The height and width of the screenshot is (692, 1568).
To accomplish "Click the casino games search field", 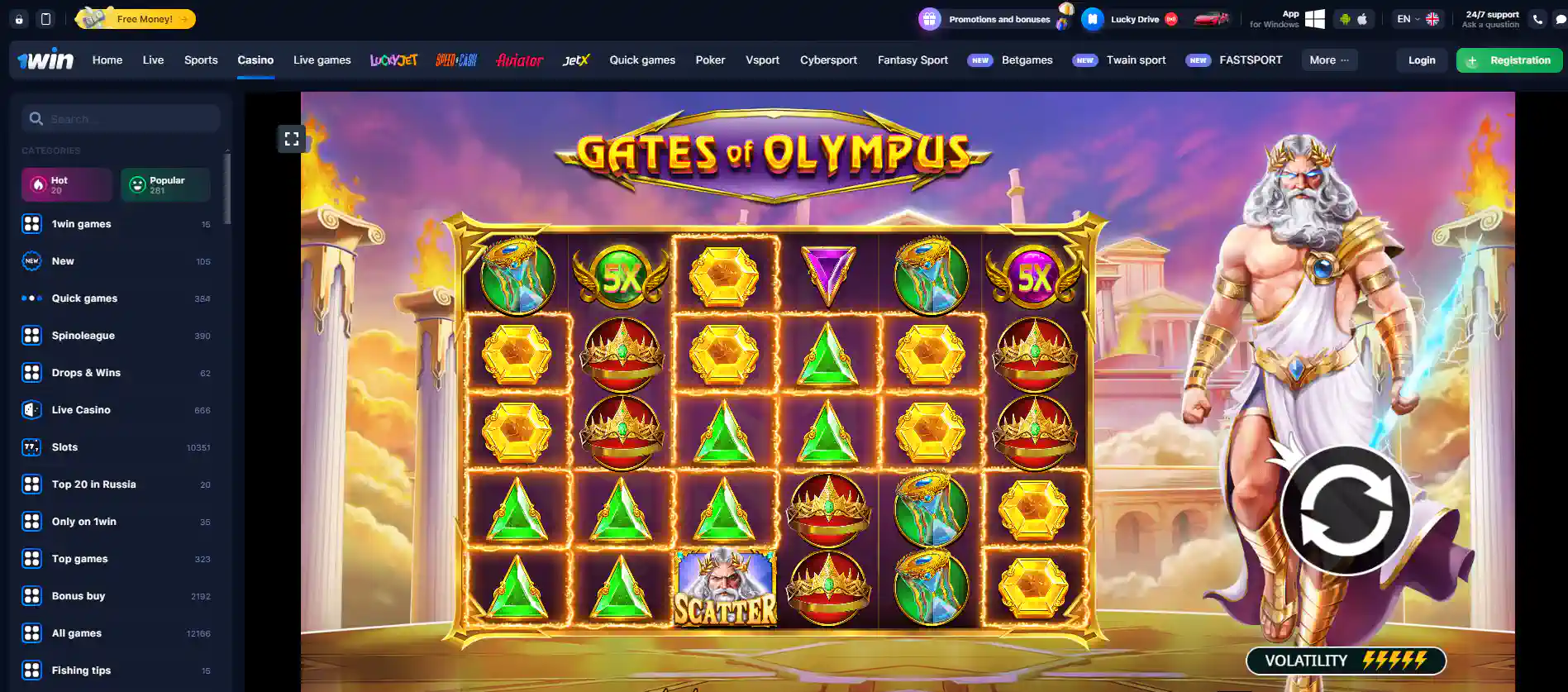I will [120, 118].
